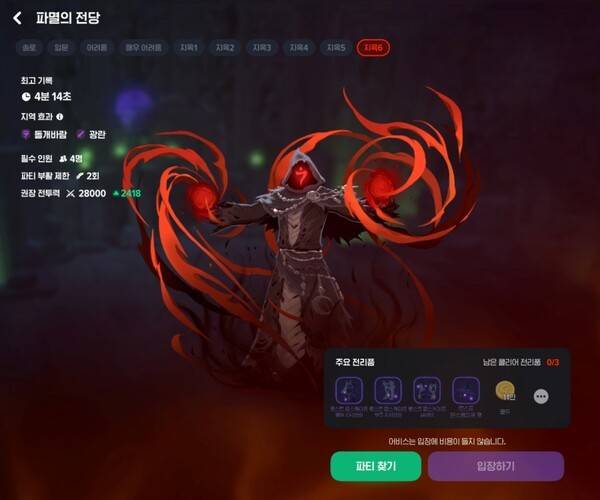Switch to the 지옥5 tab

(x=336, y=48)
